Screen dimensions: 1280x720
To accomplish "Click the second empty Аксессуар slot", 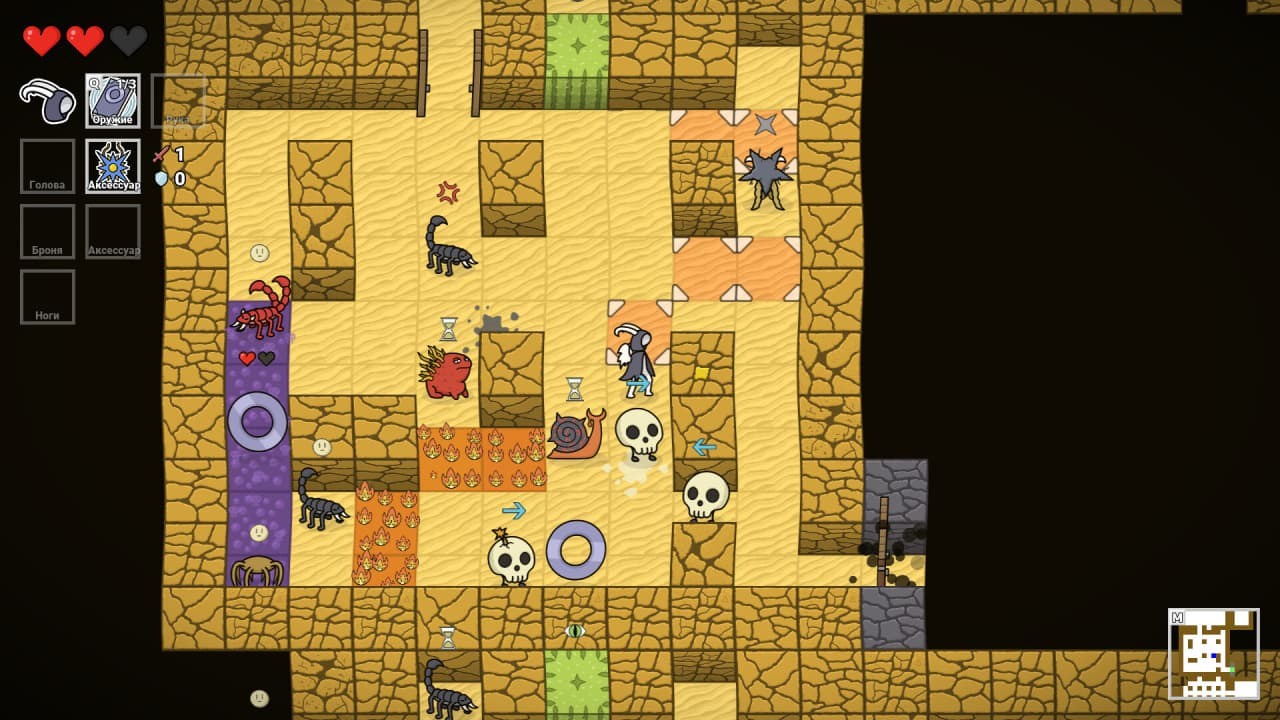I will [x=113, y=230].
